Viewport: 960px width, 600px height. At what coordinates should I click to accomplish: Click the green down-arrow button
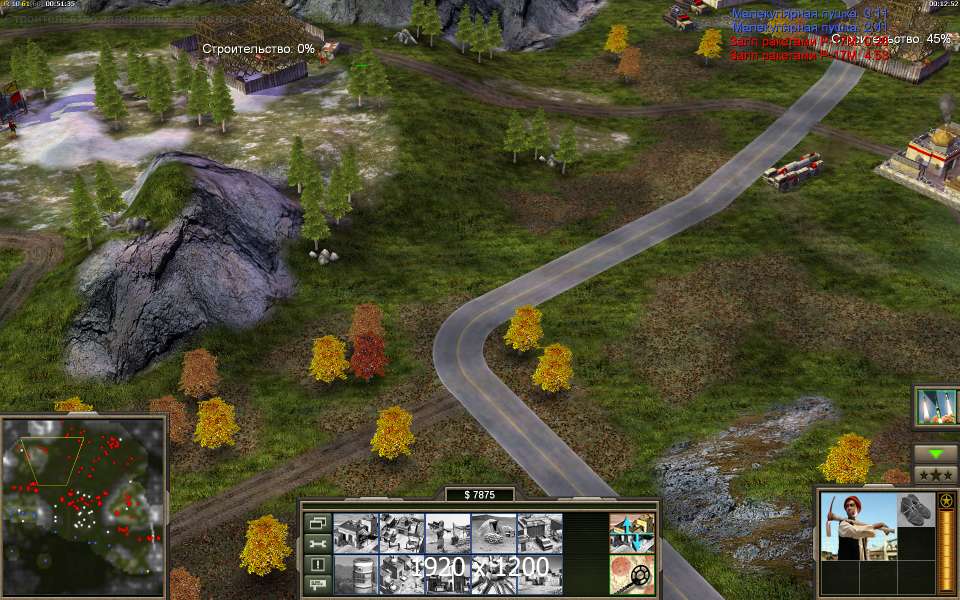(936, 453)
